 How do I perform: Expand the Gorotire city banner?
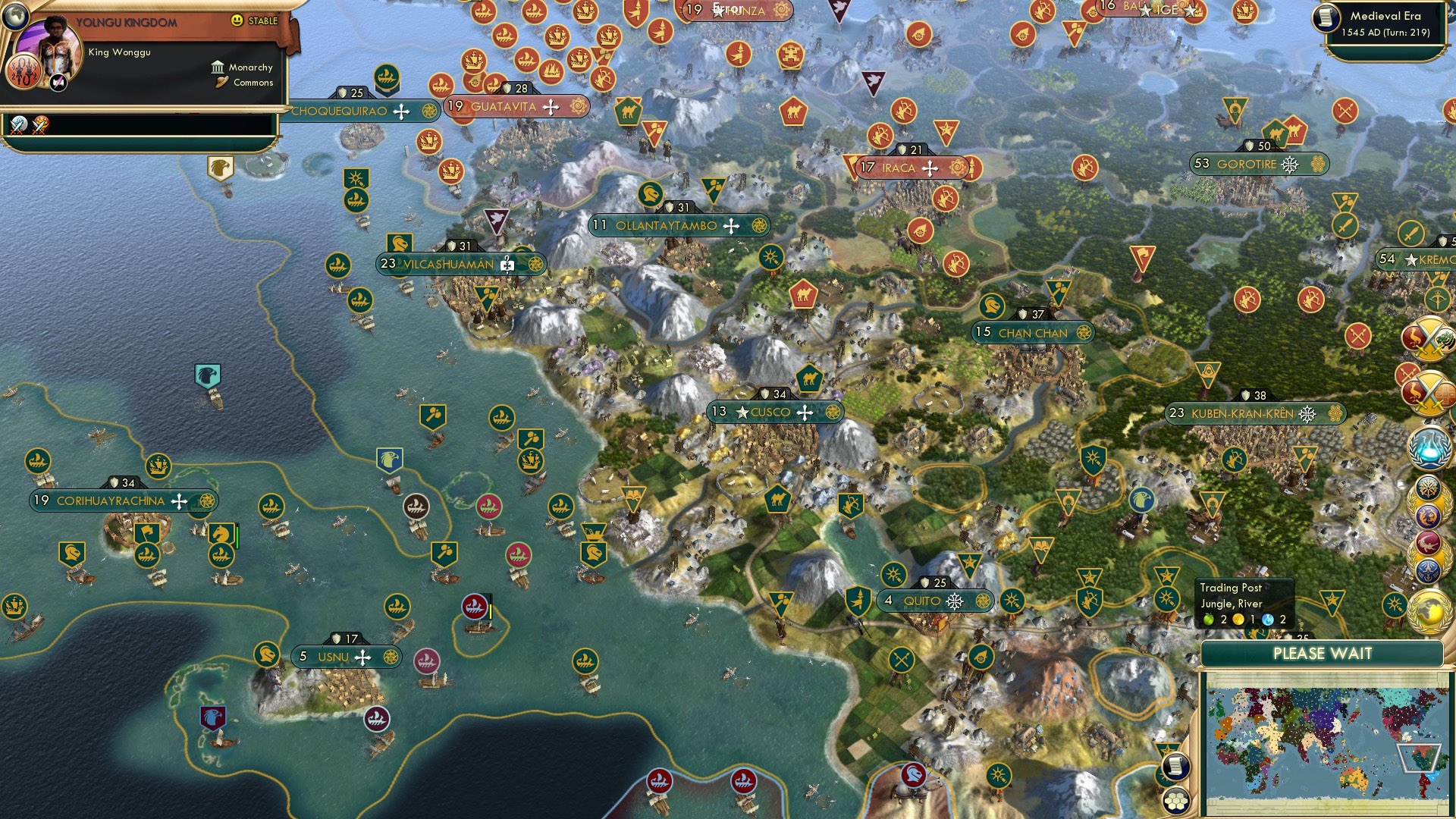coord(1259,162)
